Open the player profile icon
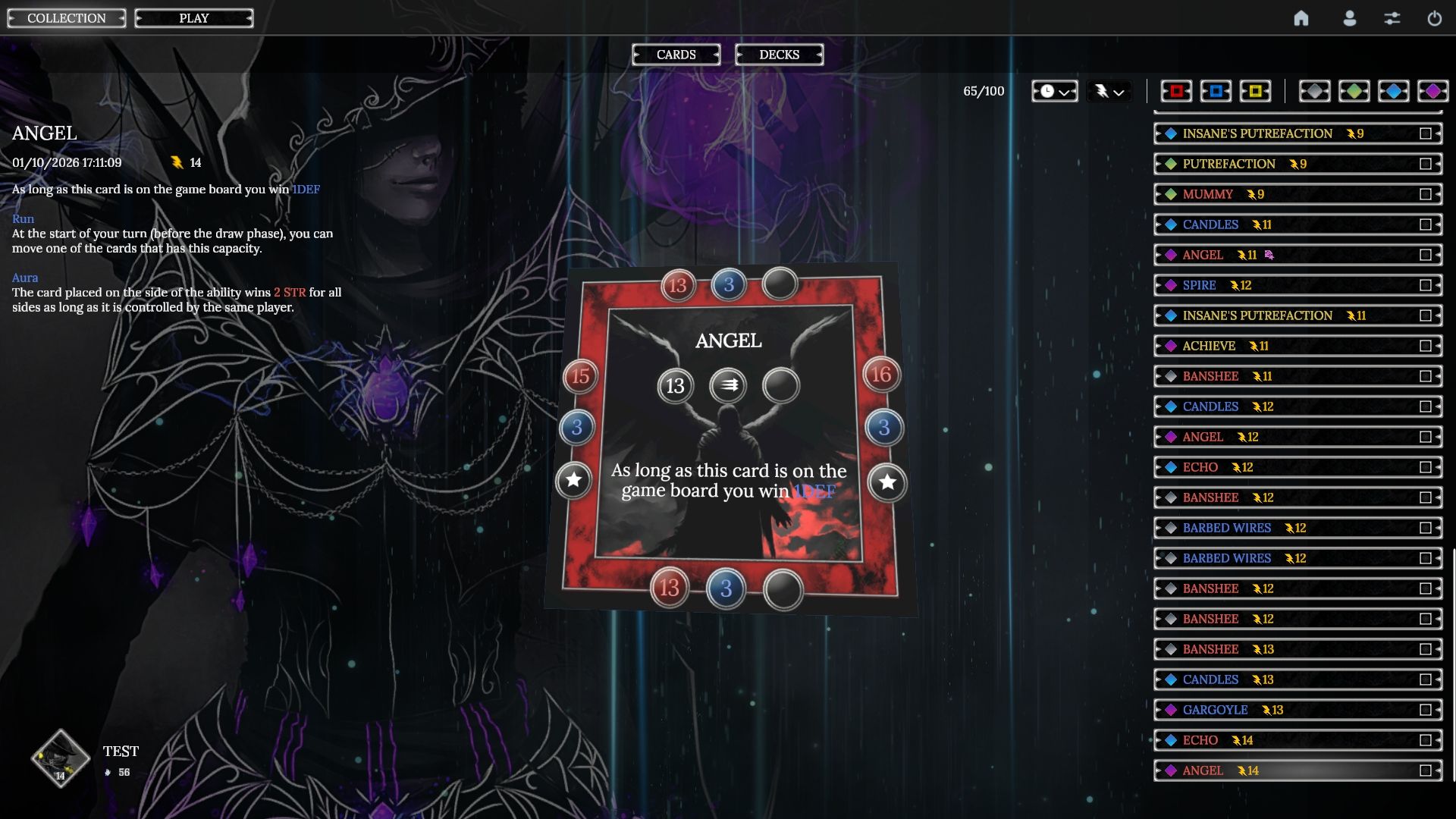 tap(1349, 18)
